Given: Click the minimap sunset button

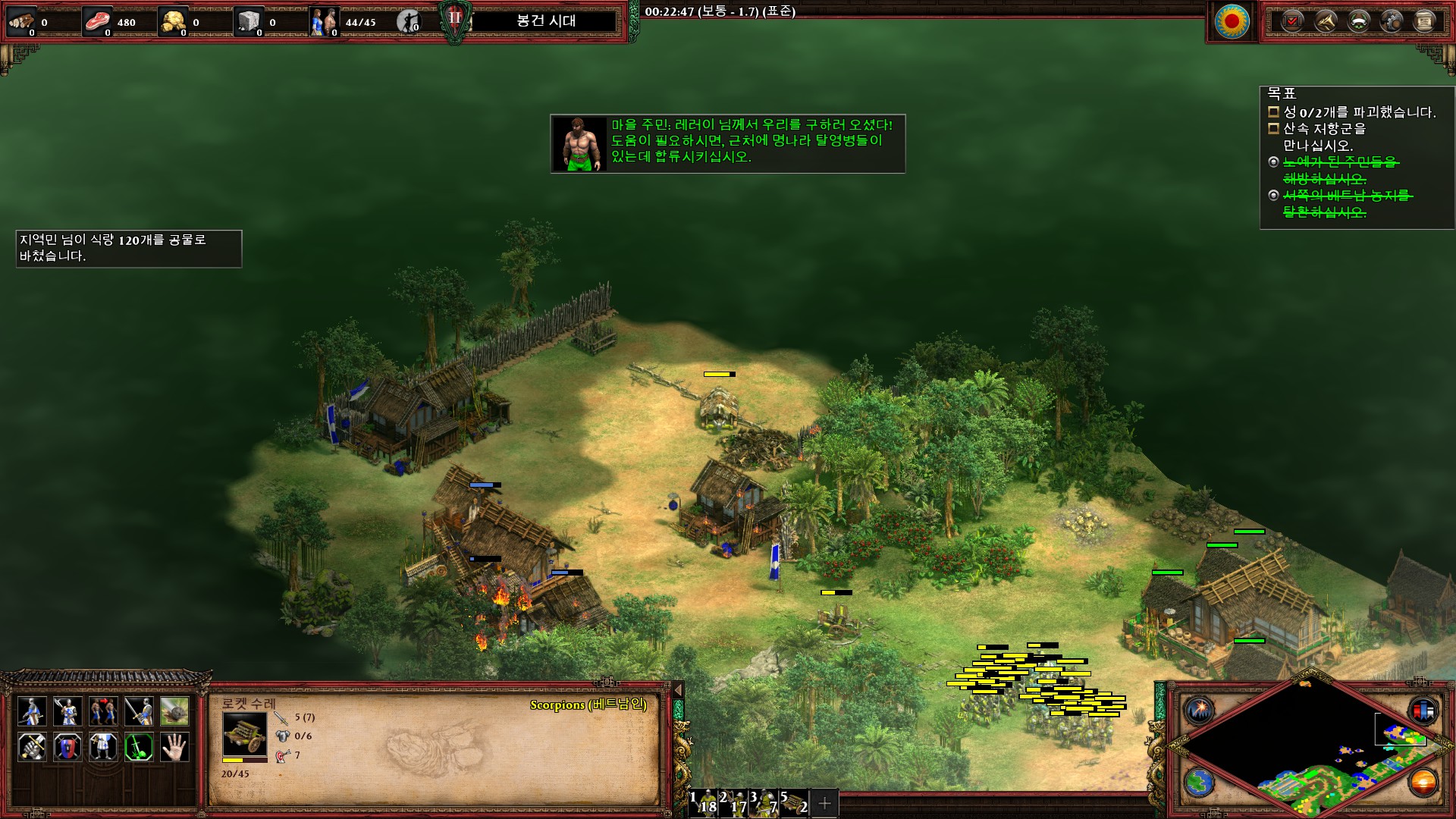Looking at the screenshot, I should point(1423,782).
